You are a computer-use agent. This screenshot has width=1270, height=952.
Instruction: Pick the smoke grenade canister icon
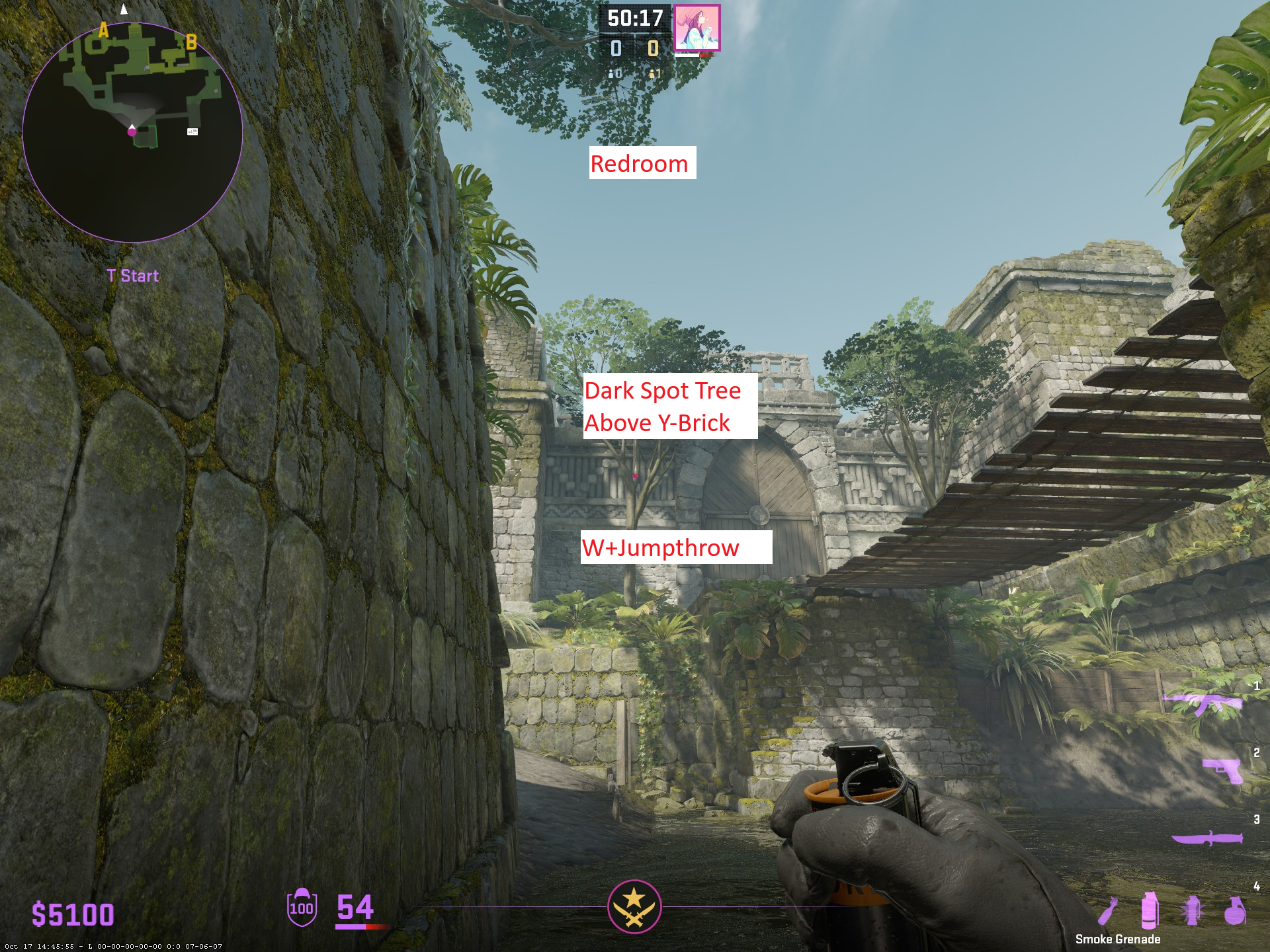tap(1150, 910)
